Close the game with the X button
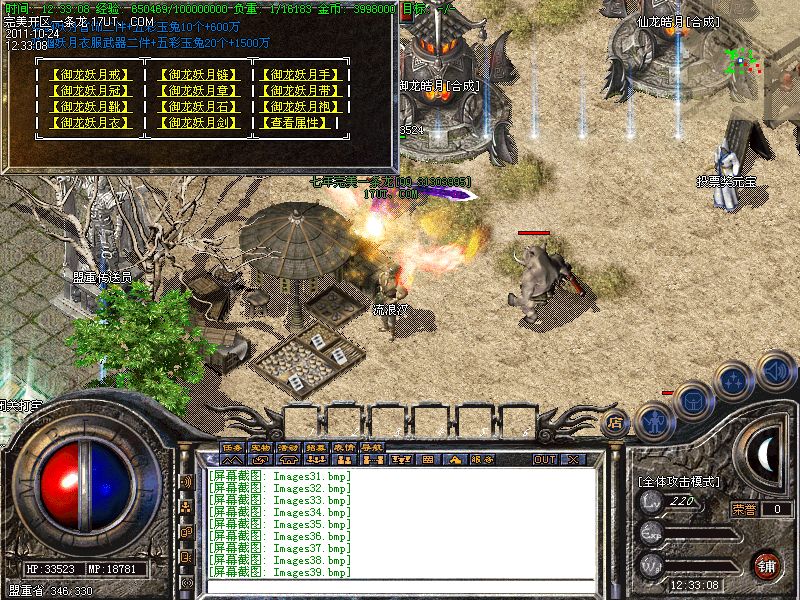The image size is (800, 600). coord(573,460)
